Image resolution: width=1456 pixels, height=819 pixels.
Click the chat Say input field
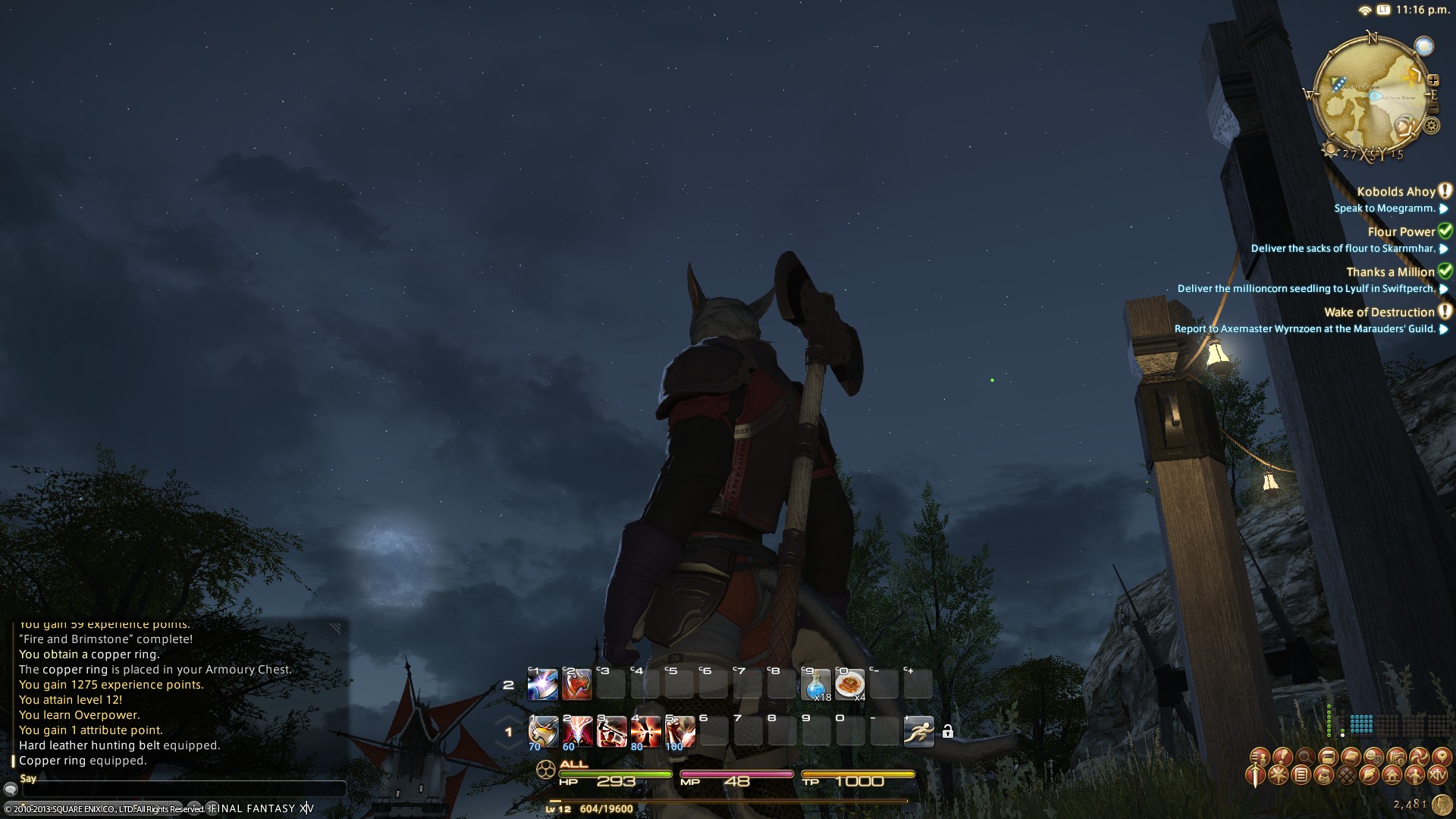point(182,790)
